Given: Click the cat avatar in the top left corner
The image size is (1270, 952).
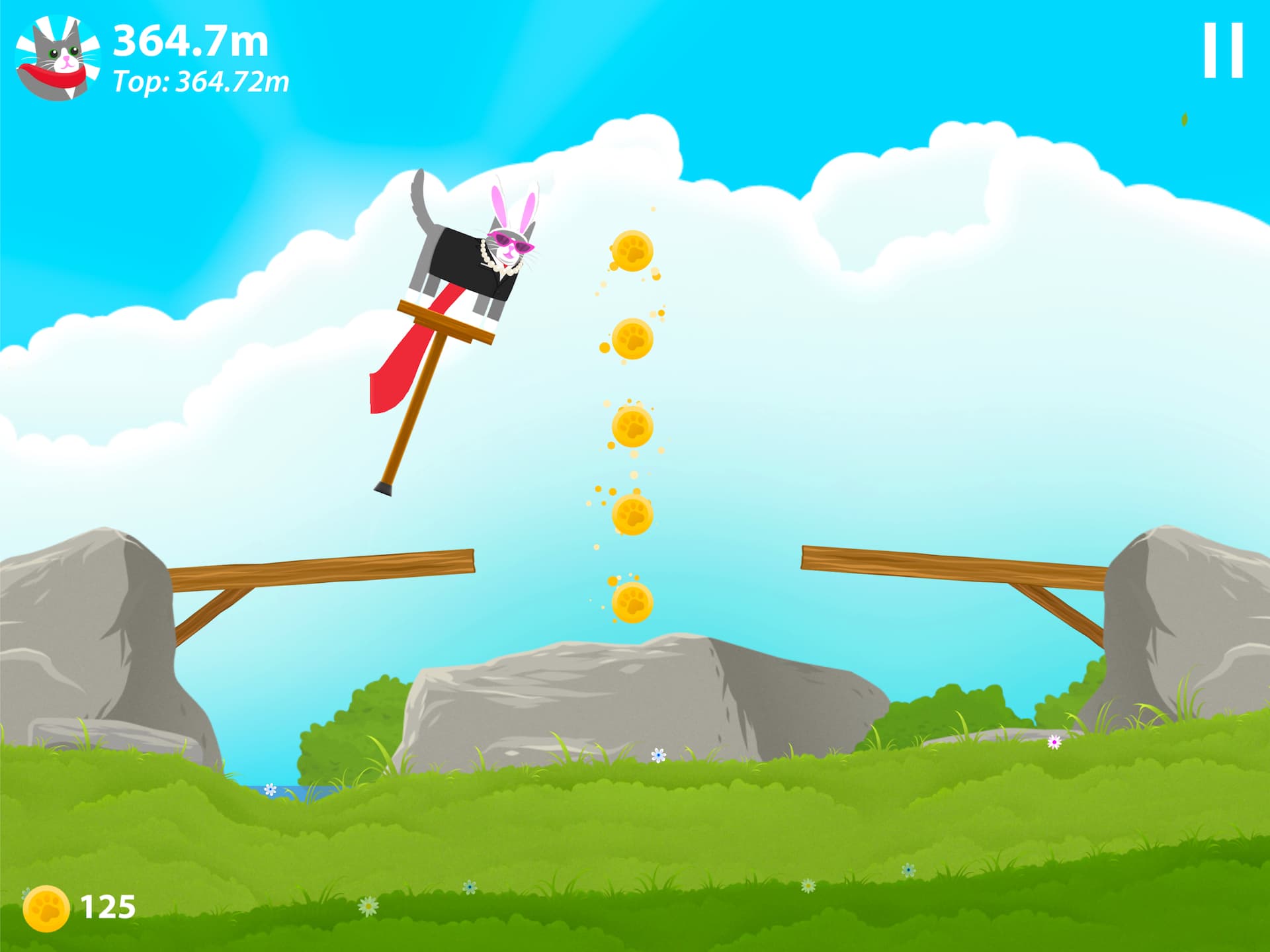Looking at the screenshot, I should pyautogui.click(x=58, y=56).
